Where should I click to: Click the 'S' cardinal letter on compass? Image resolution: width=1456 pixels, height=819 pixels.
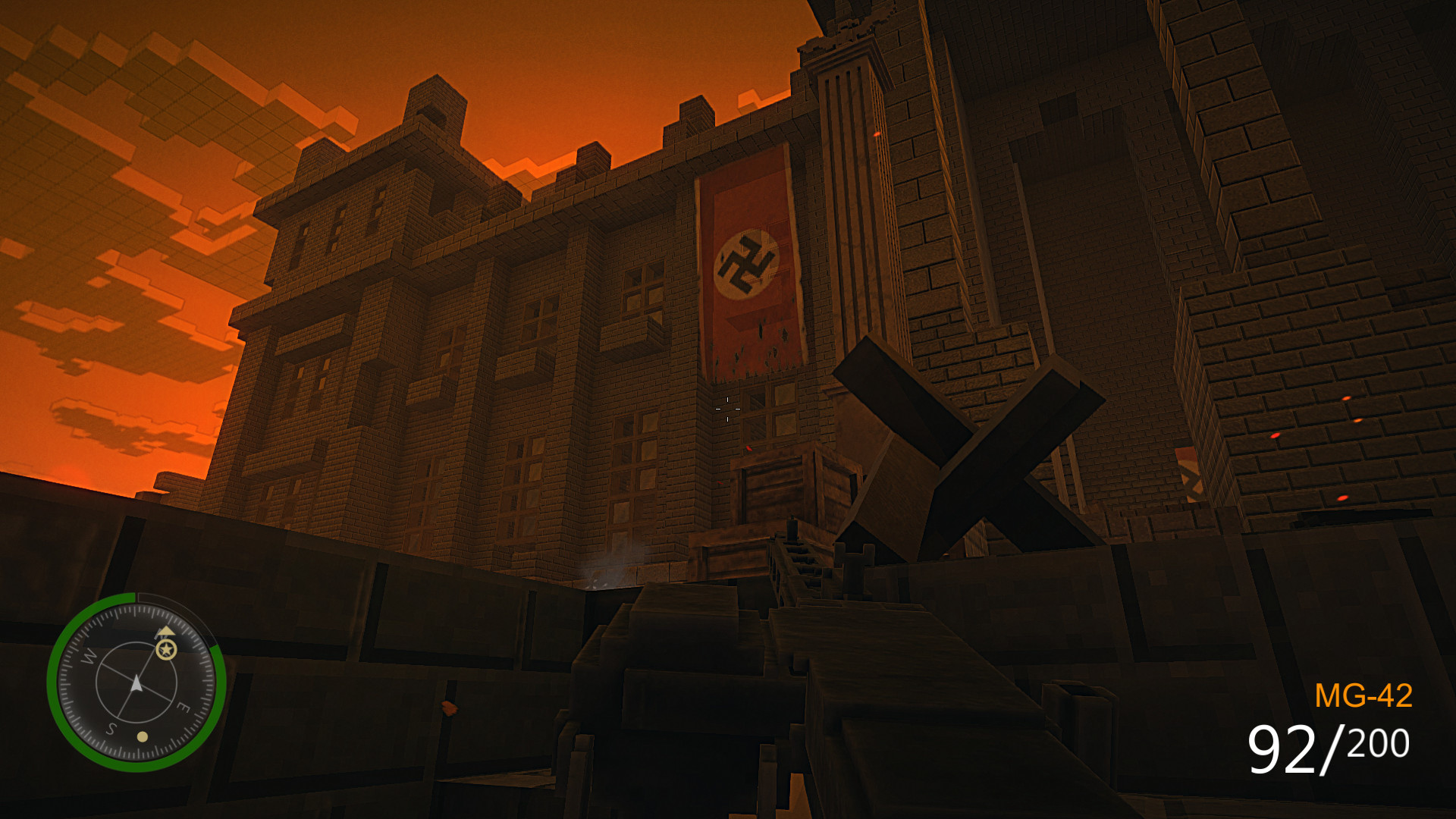[x=111, y=728]
